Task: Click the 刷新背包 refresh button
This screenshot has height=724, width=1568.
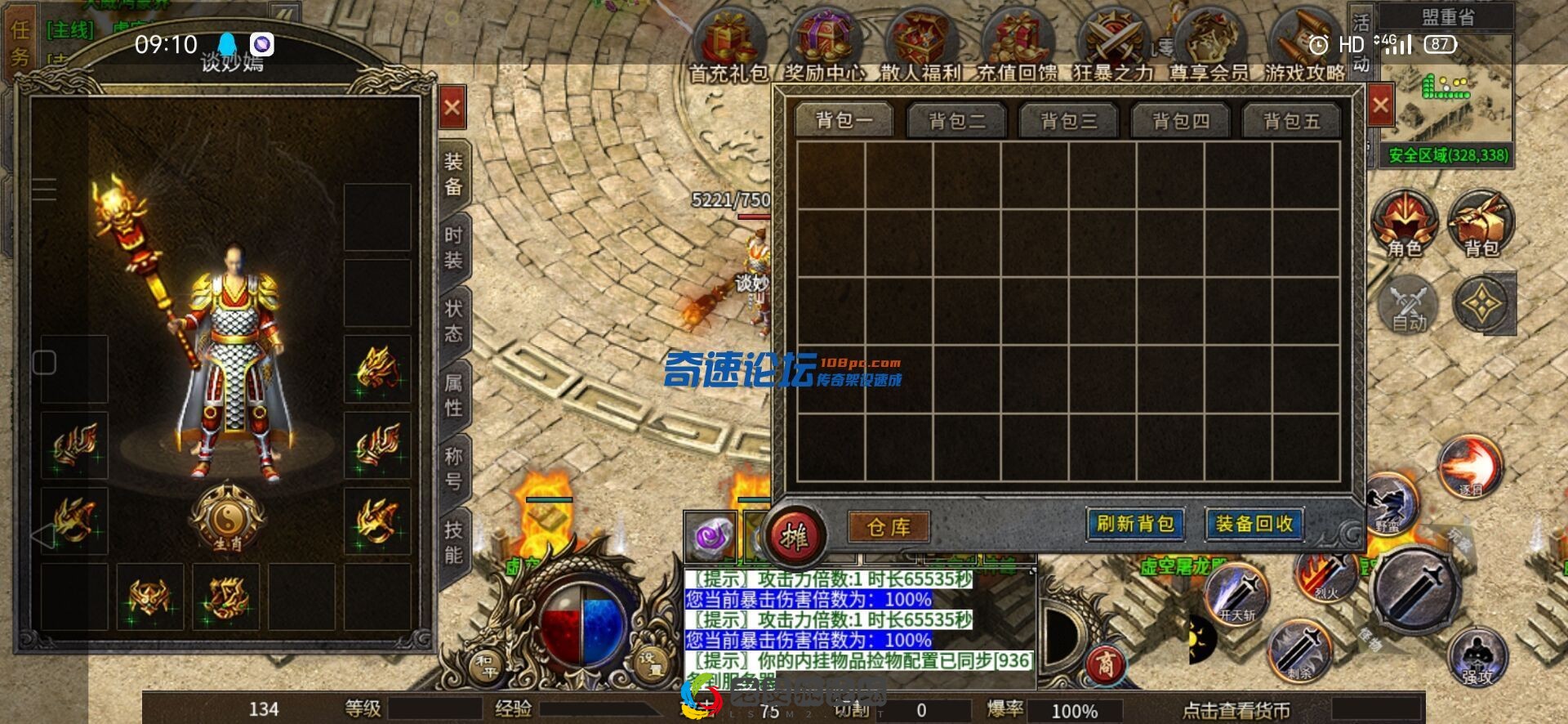Action: click(1135, 524)
